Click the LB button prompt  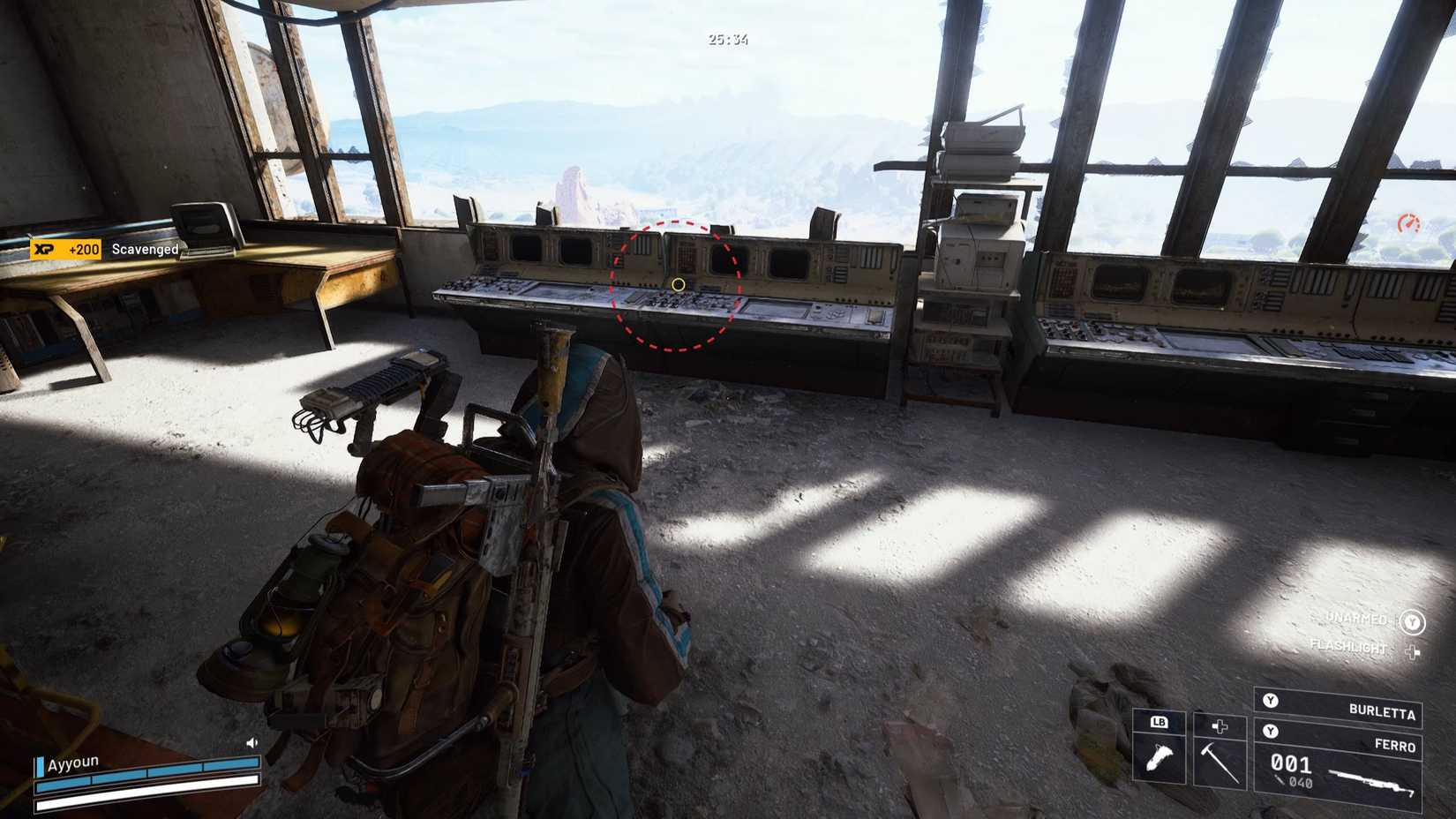[x=1159, y=722]
